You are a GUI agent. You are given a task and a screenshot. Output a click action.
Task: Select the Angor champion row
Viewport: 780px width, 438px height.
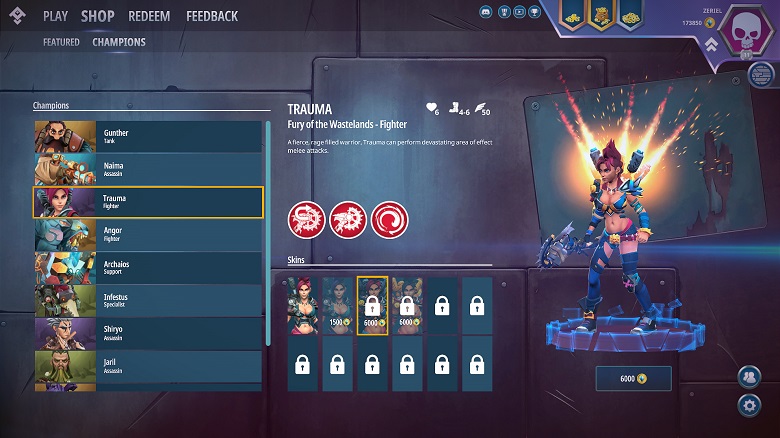[148, 234]
